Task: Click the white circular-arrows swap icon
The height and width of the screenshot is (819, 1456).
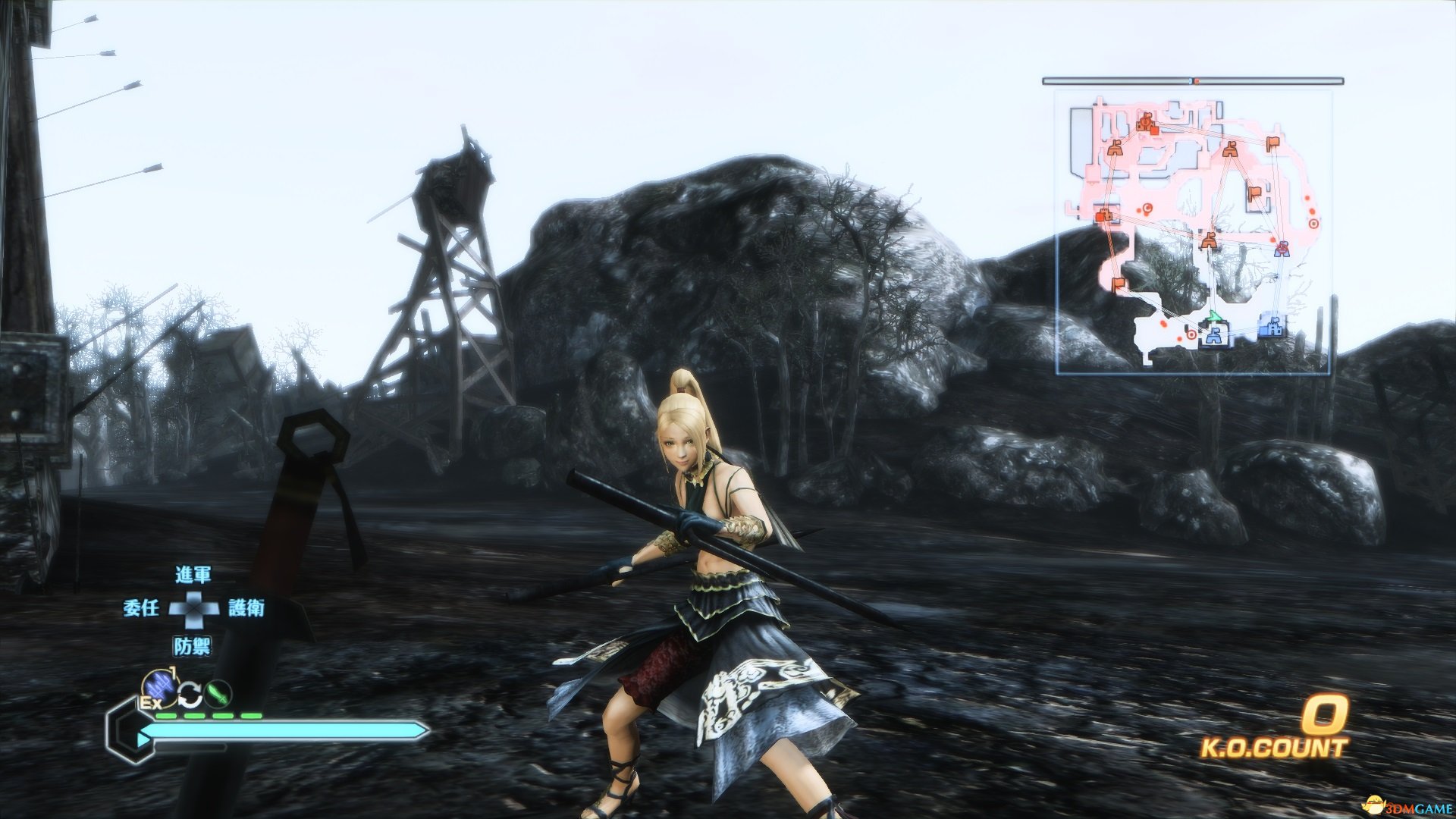Action: click(190, 693)
